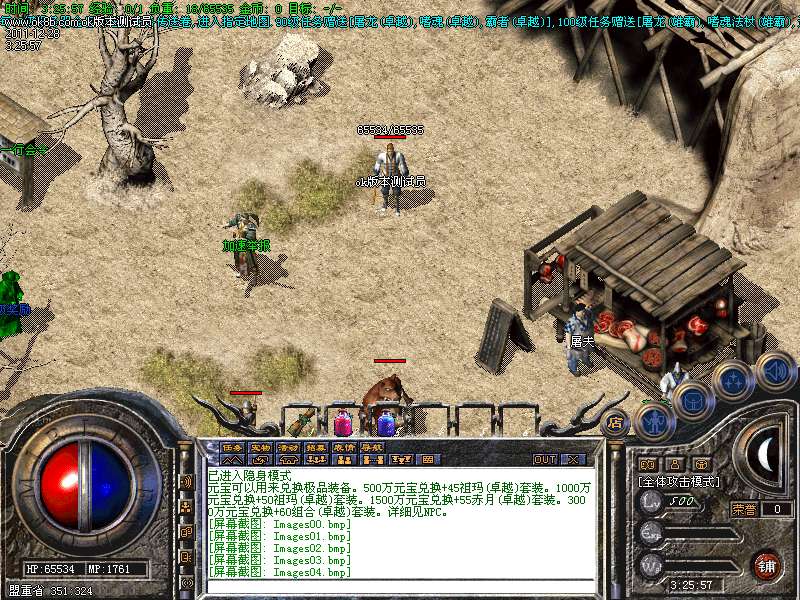This screenshot has height=600, width=800.
Task: Open the 荣誉 honor label
Action: (x=743, y=508)
